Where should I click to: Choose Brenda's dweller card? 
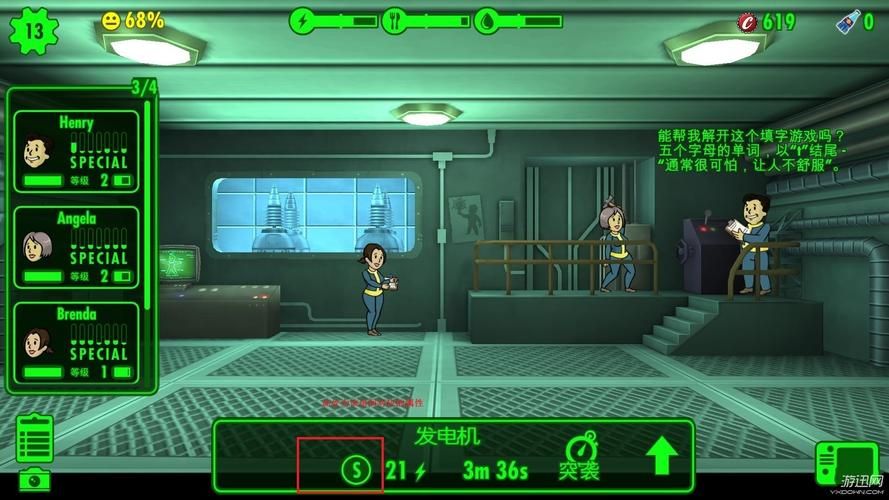pos(76,344)
